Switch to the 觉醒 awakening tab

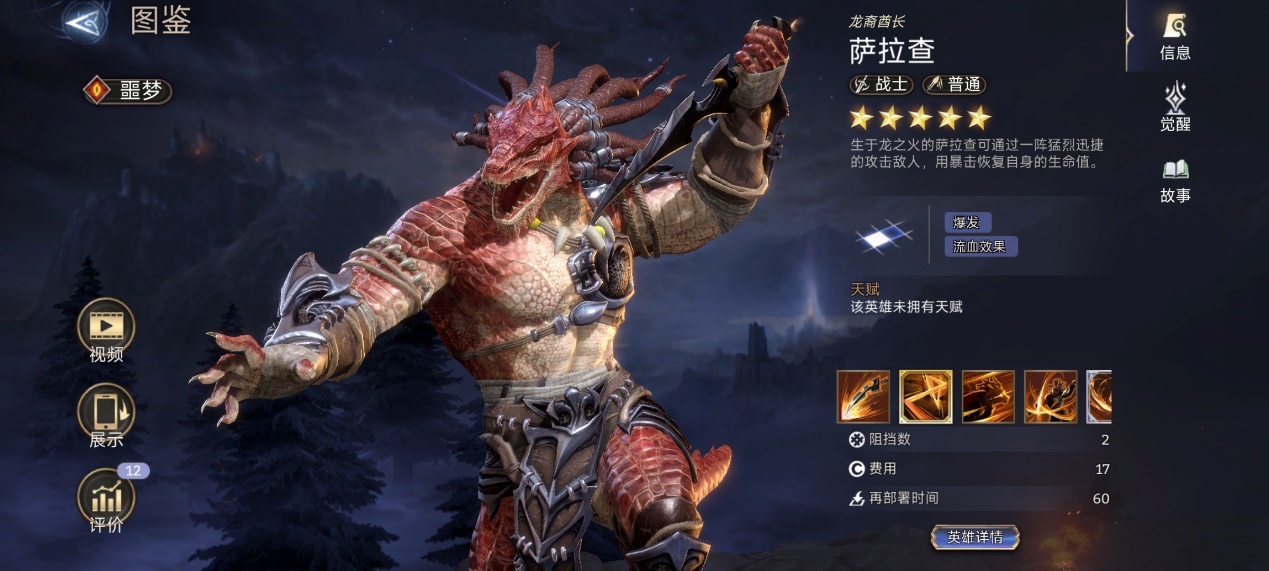pyautogui.click(x=1175, y=107)
